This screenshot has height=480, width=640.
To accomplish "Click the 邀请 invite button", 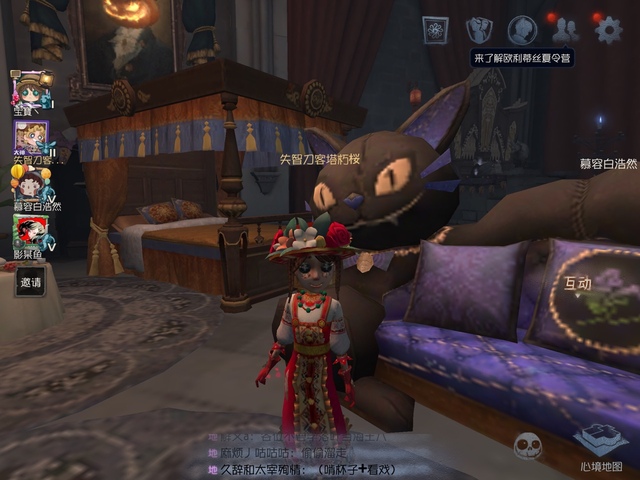I will 31,283.
